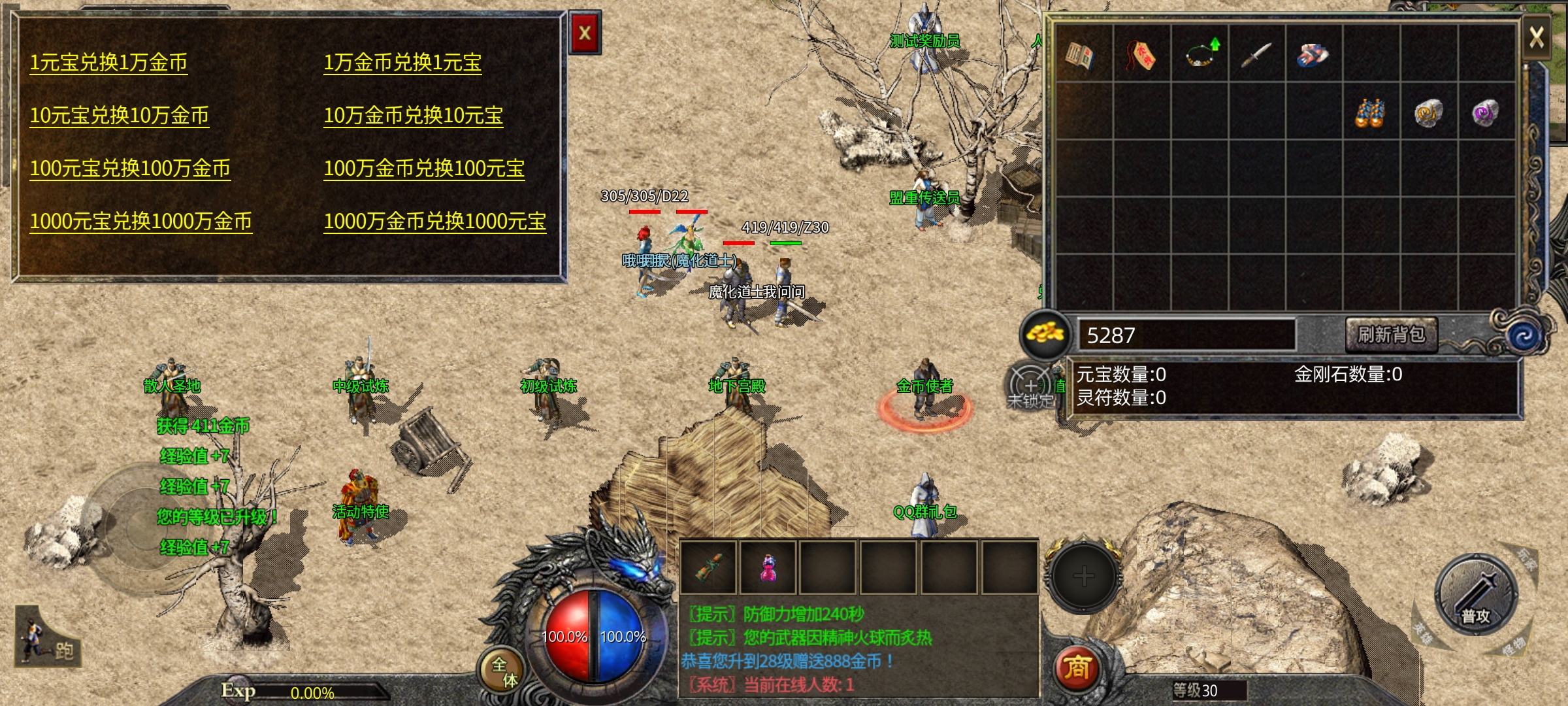This screenshot has height=706, width=1568.
Task: Choose 100元宝兑换100万金币 option
Action: tap(130, 169)
